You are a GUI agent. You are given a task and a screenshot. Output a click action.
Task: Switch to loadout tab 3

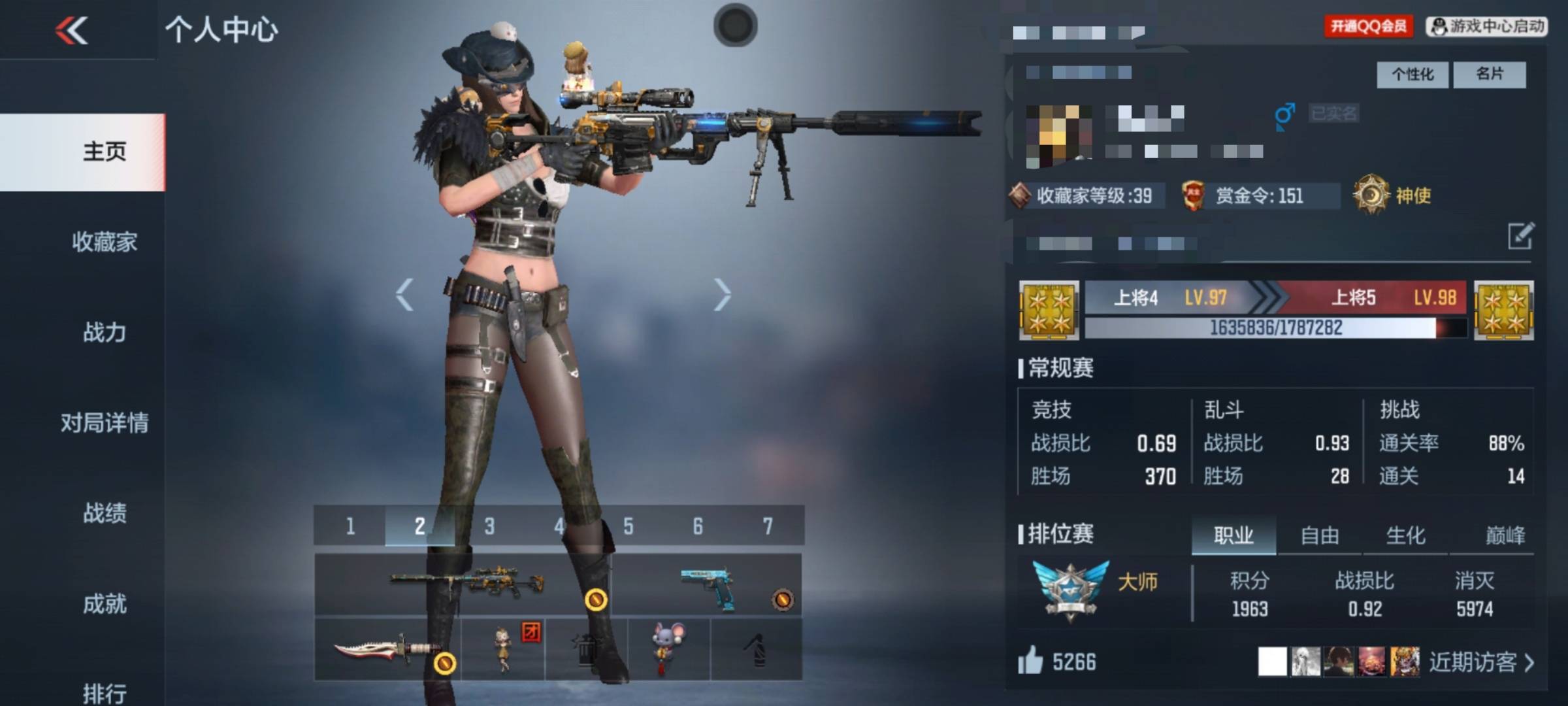click(x=489, y=526)
